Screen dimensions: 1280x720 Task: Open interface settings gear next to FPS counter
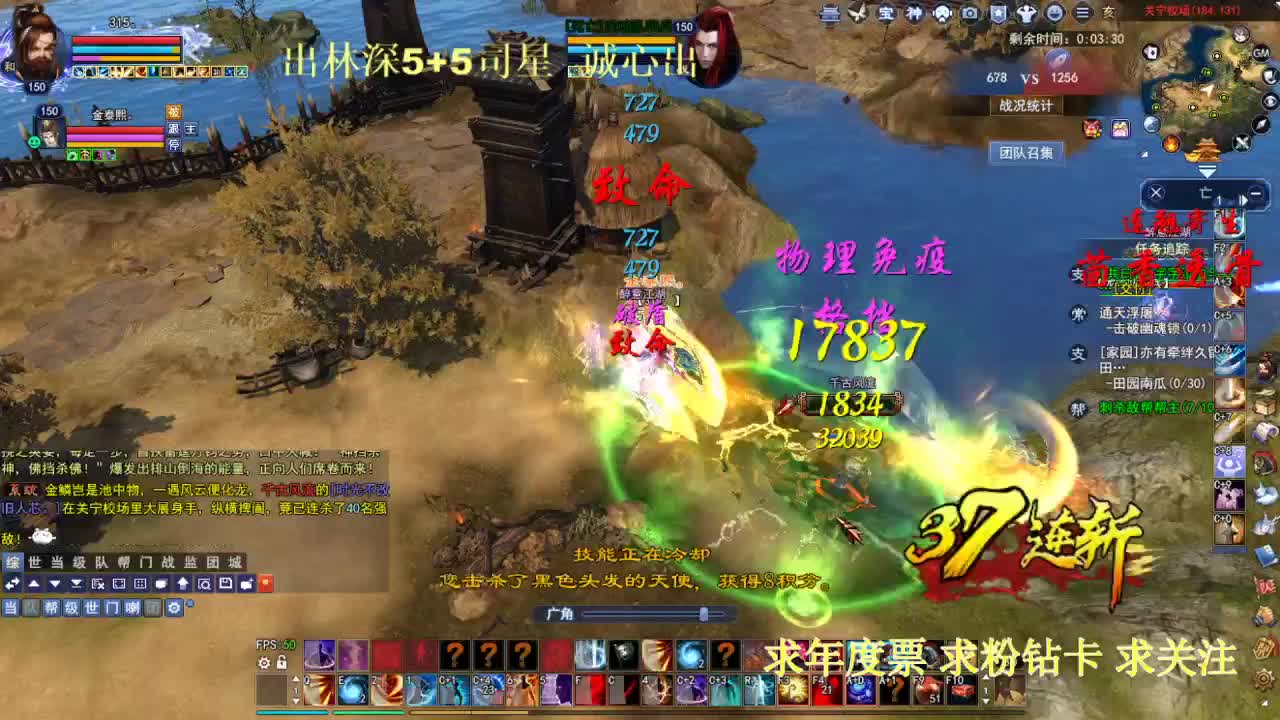pos(264,662)
